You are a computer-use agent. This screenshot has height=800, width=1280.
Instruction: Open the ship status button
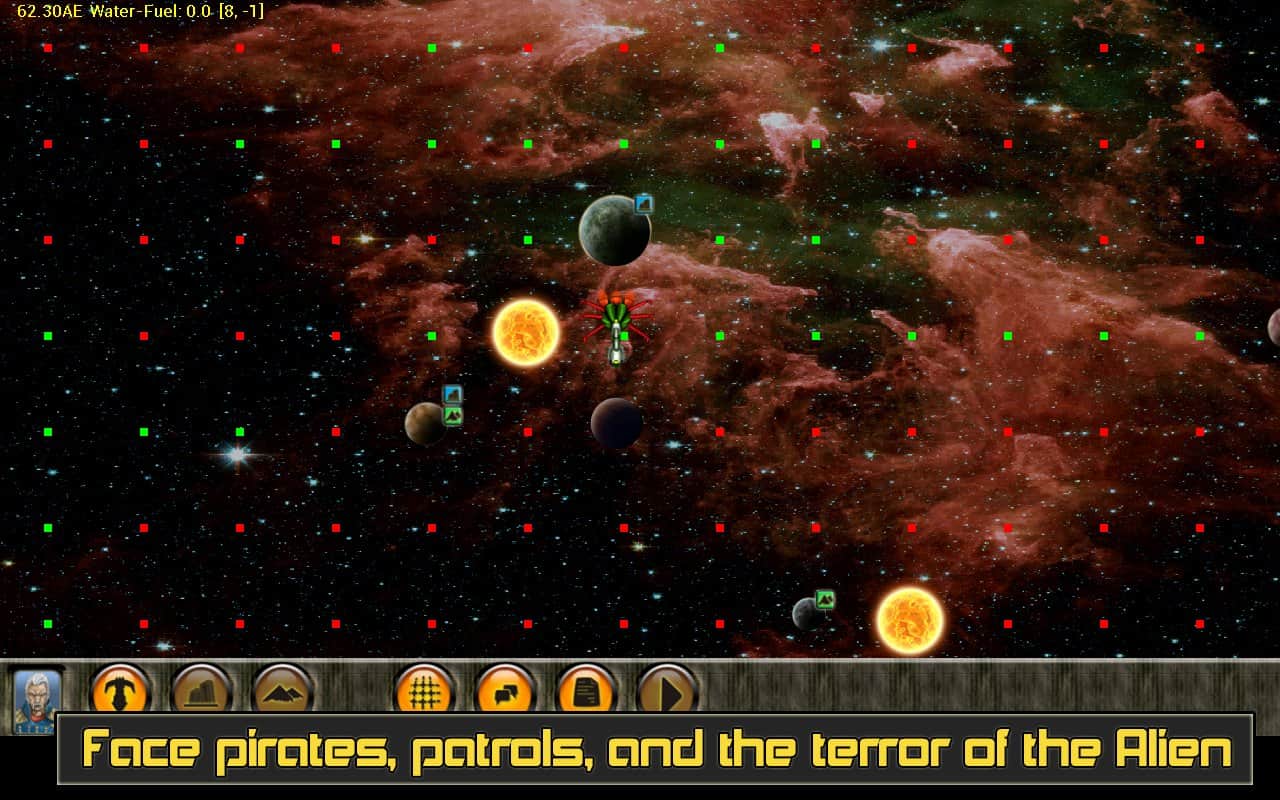coord(121,691)
